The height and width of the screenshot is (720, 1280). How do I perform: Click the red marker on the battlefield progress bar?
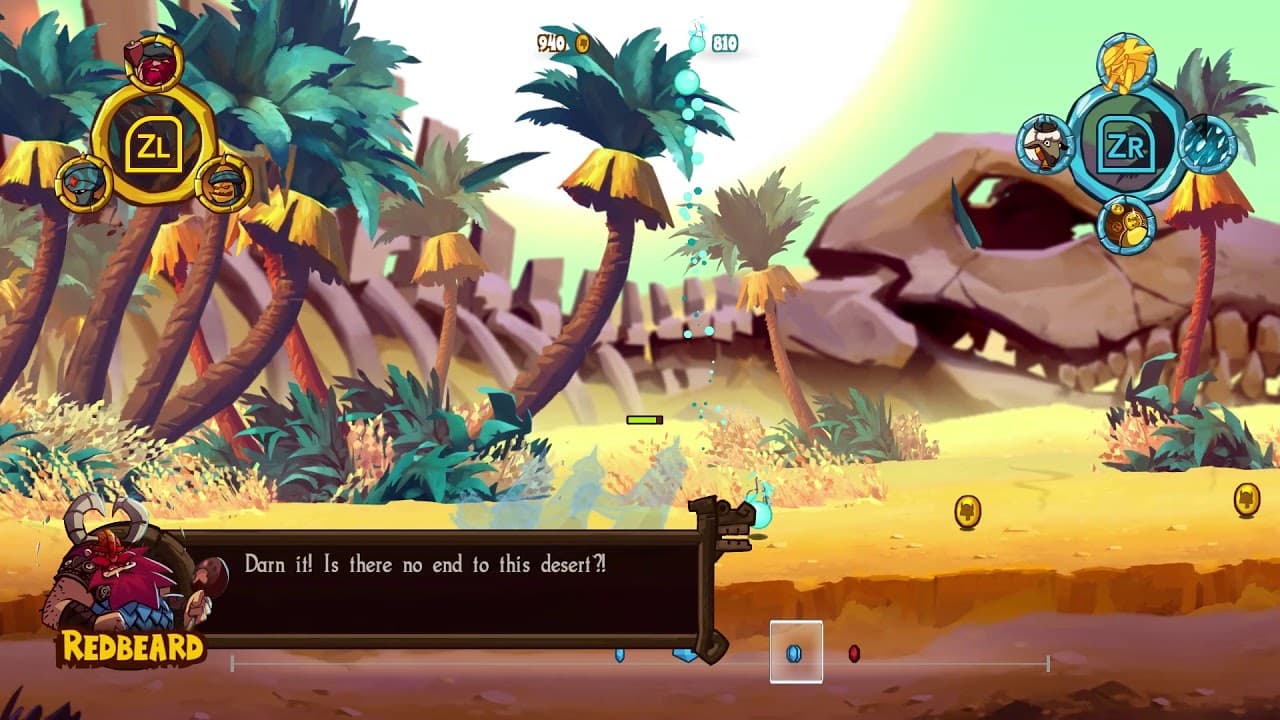[854, 653]
